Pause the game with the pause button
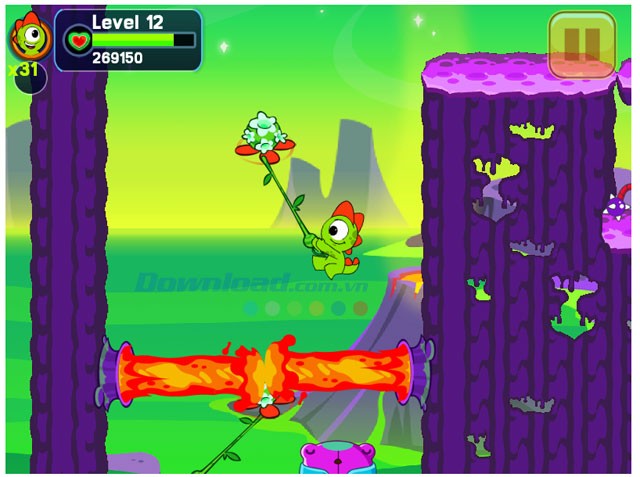This screenshot has width=640, height=477. (x=582, y=45)
